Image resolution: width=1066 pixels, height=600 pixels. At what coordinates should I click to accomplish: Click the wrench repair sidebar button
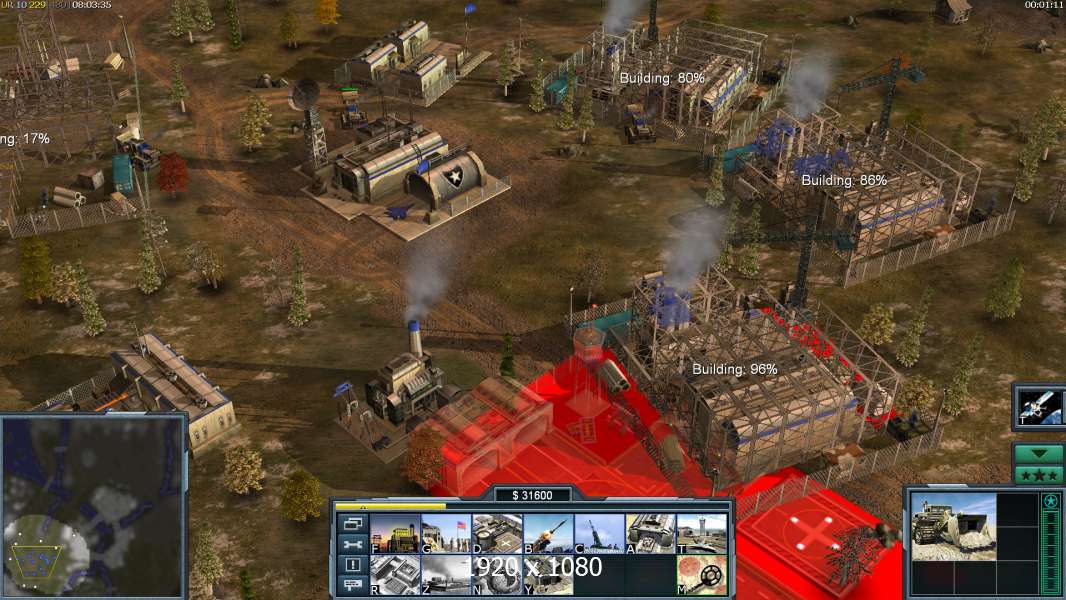[351, 545]
